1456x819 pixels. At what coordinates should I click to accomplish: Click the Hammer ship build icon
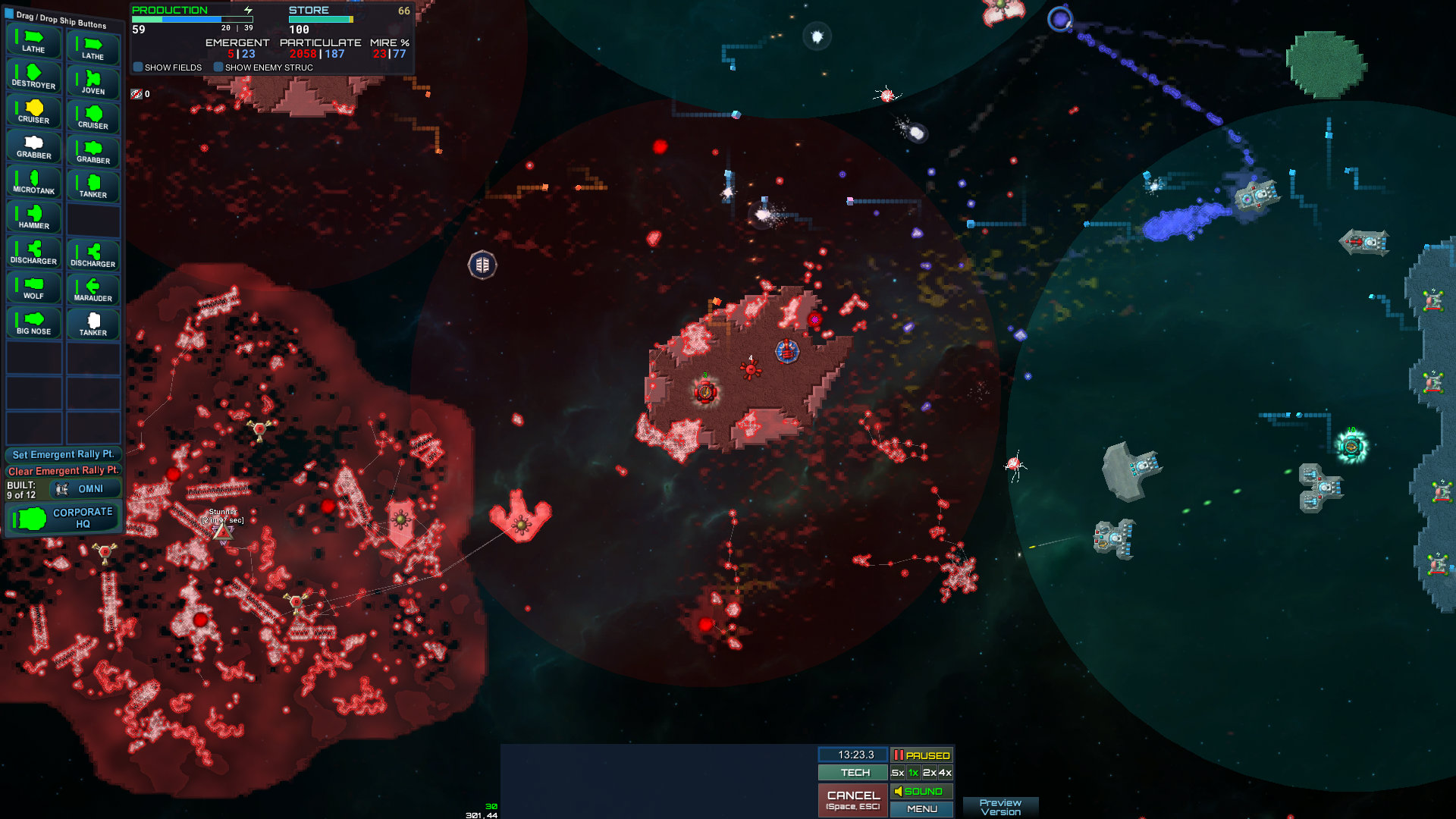coord(33,215)
